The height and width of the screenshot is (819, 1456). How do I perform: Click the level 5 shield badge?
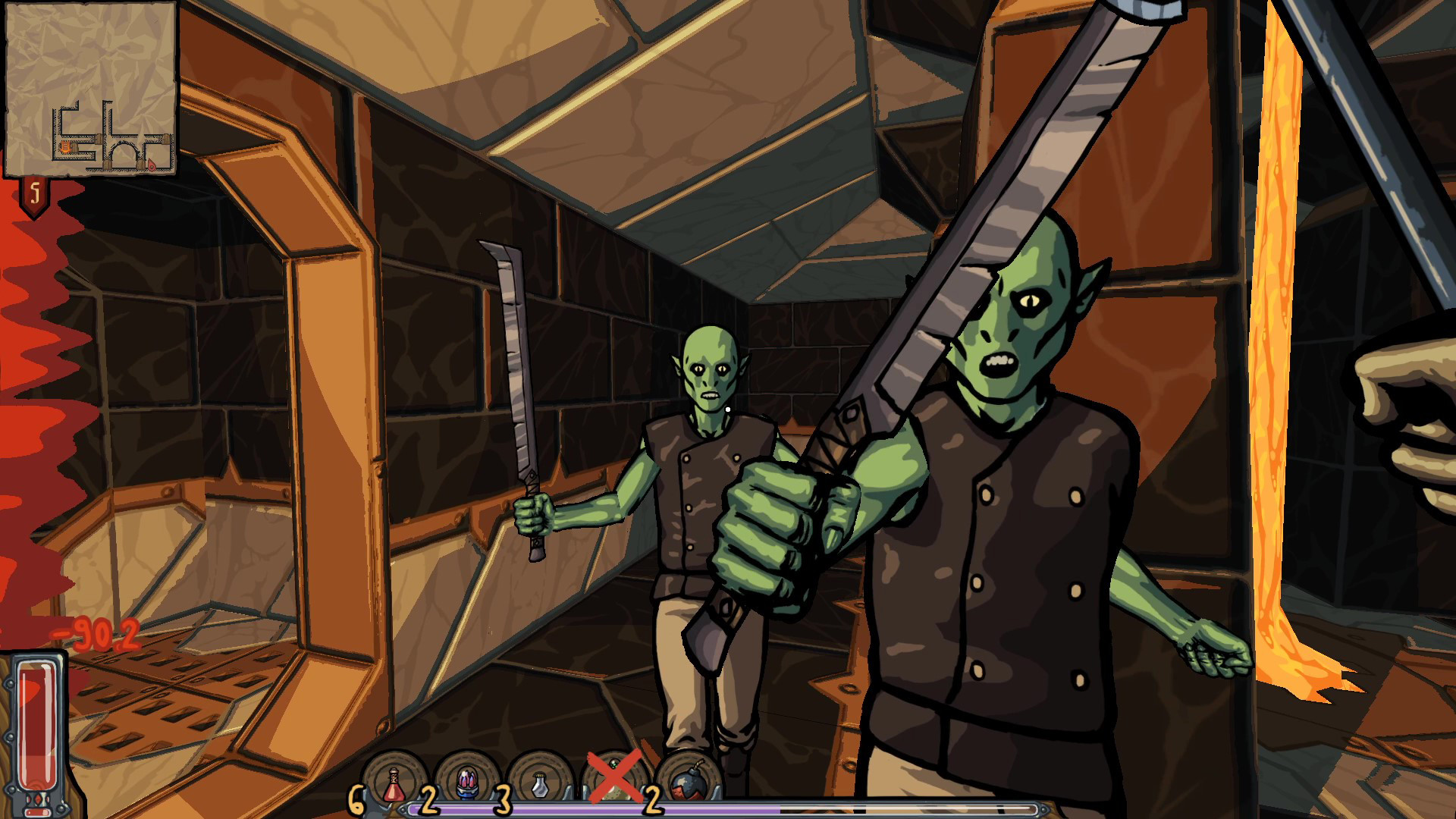pos(33,192)
